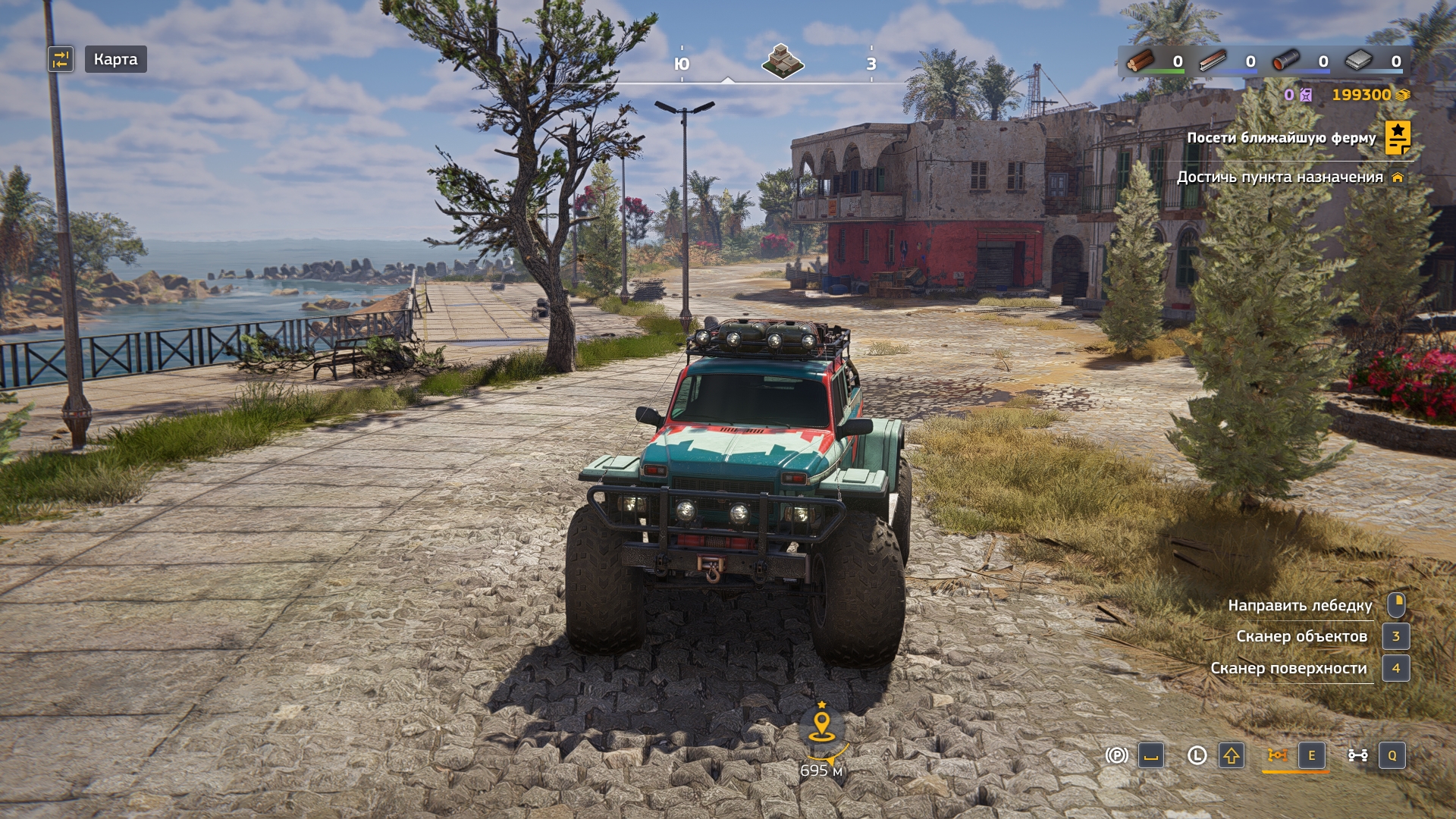Activate "Сканер поверхности"
The width and height of the screenshot is (1456, 819).
[x=1288, y=668]
